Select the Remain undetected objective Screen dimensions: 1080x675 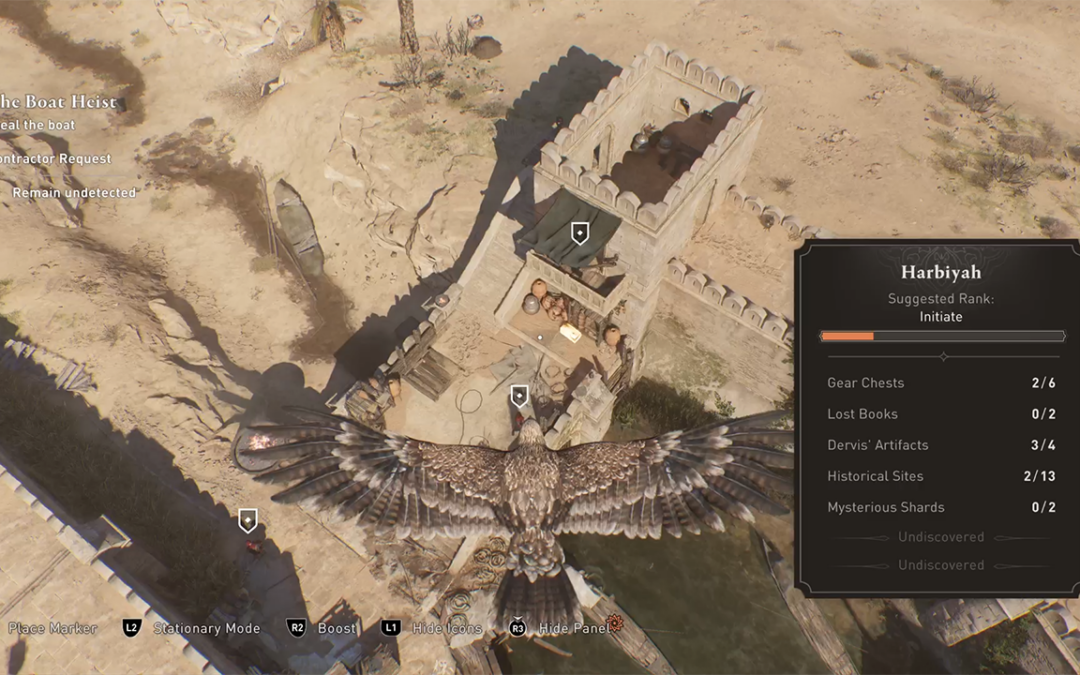coord(73,192)
